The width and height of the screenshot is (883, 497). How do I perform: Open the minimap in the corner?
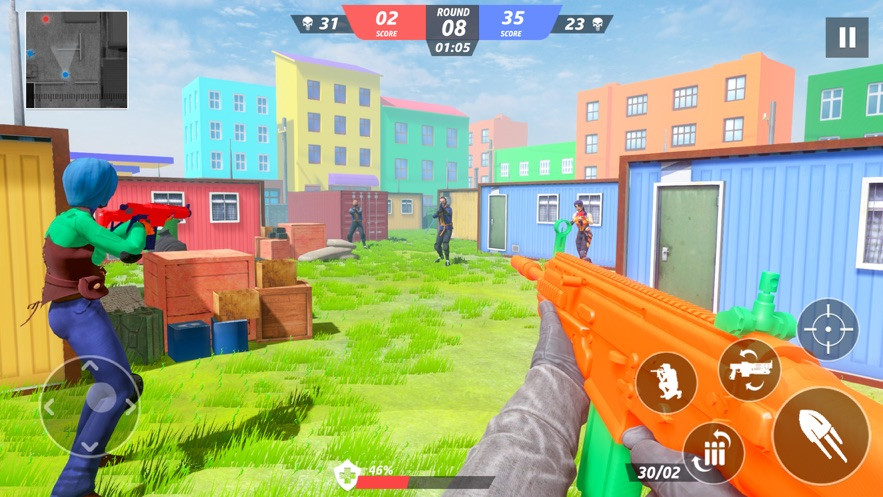coord(76,59)
